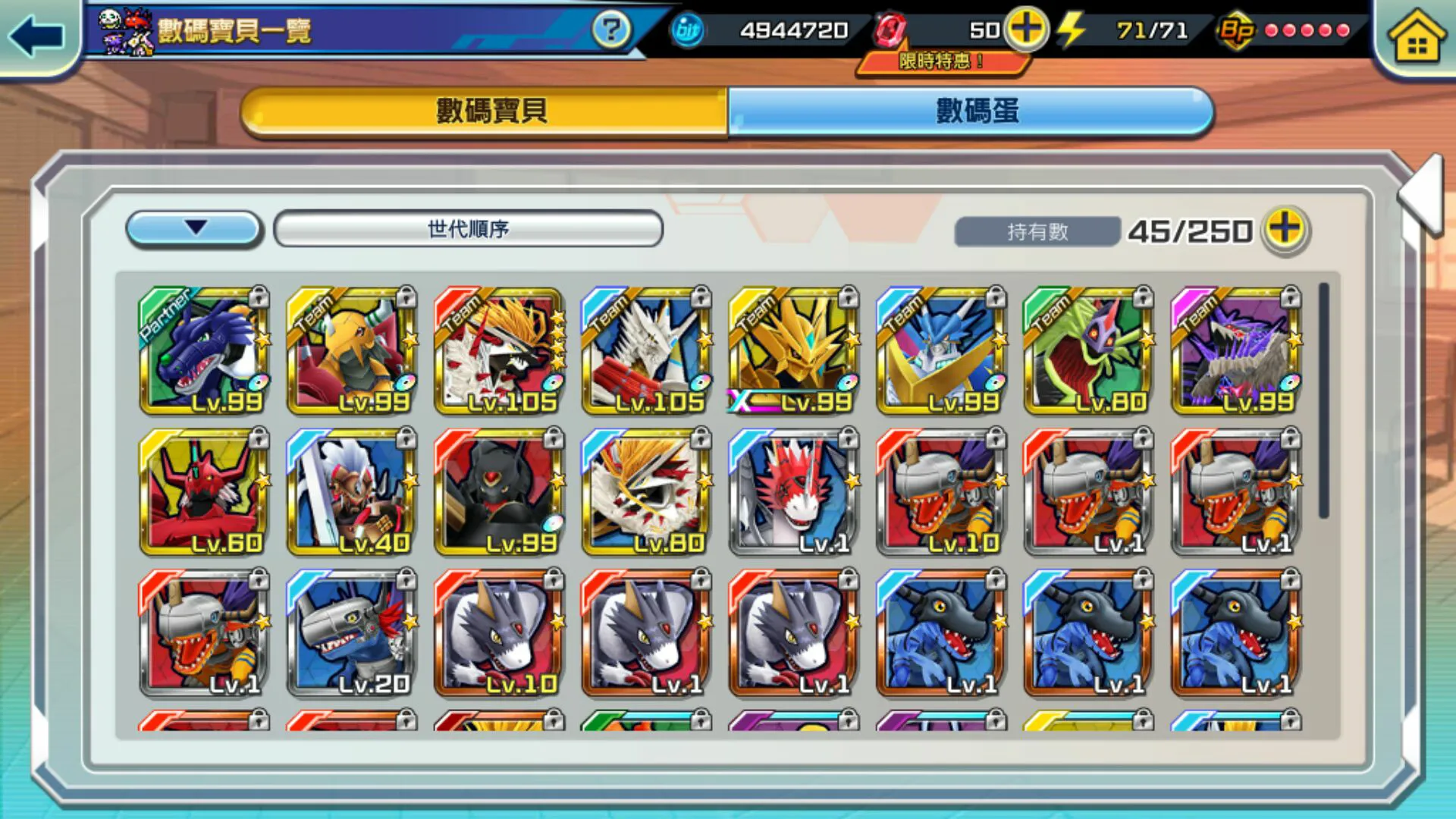Open the 限時特惠 limited offer banner
Viewport: 1456px width, 819px height.
click(x=942, y=61)
